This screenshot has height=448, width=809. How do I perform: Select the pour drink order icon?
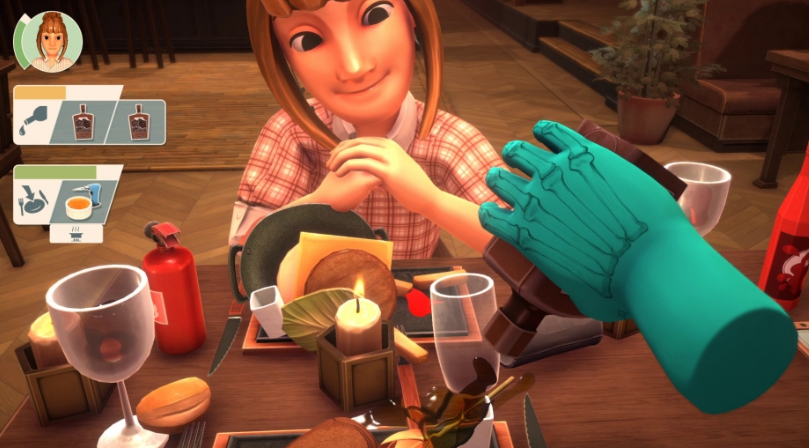click(33, 123)
